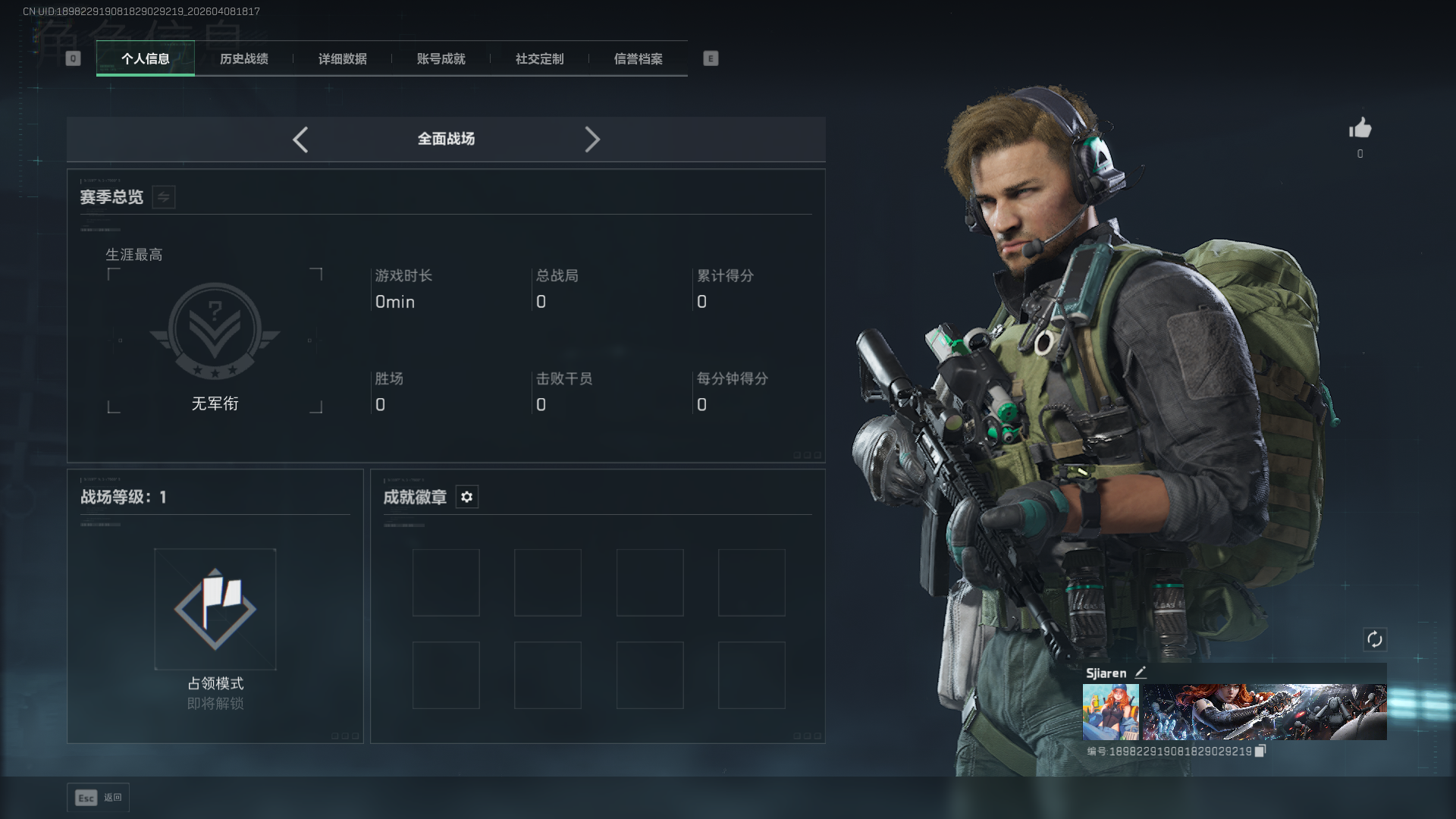This screenshot has height=819, width=1456.
Task: Open the 信誉档案 tab
Action: [x=638, y=58]
